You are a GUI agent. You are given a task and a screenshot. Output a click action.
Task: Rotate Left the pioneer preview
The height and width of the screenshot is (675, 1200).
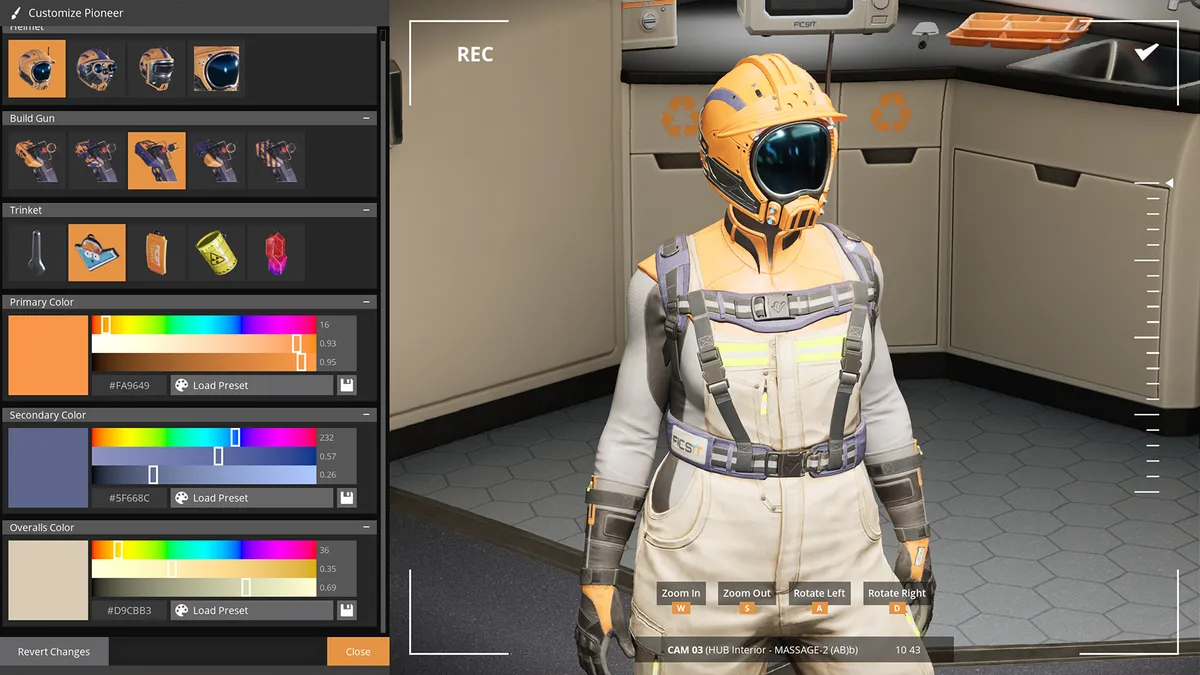[819, 593]
